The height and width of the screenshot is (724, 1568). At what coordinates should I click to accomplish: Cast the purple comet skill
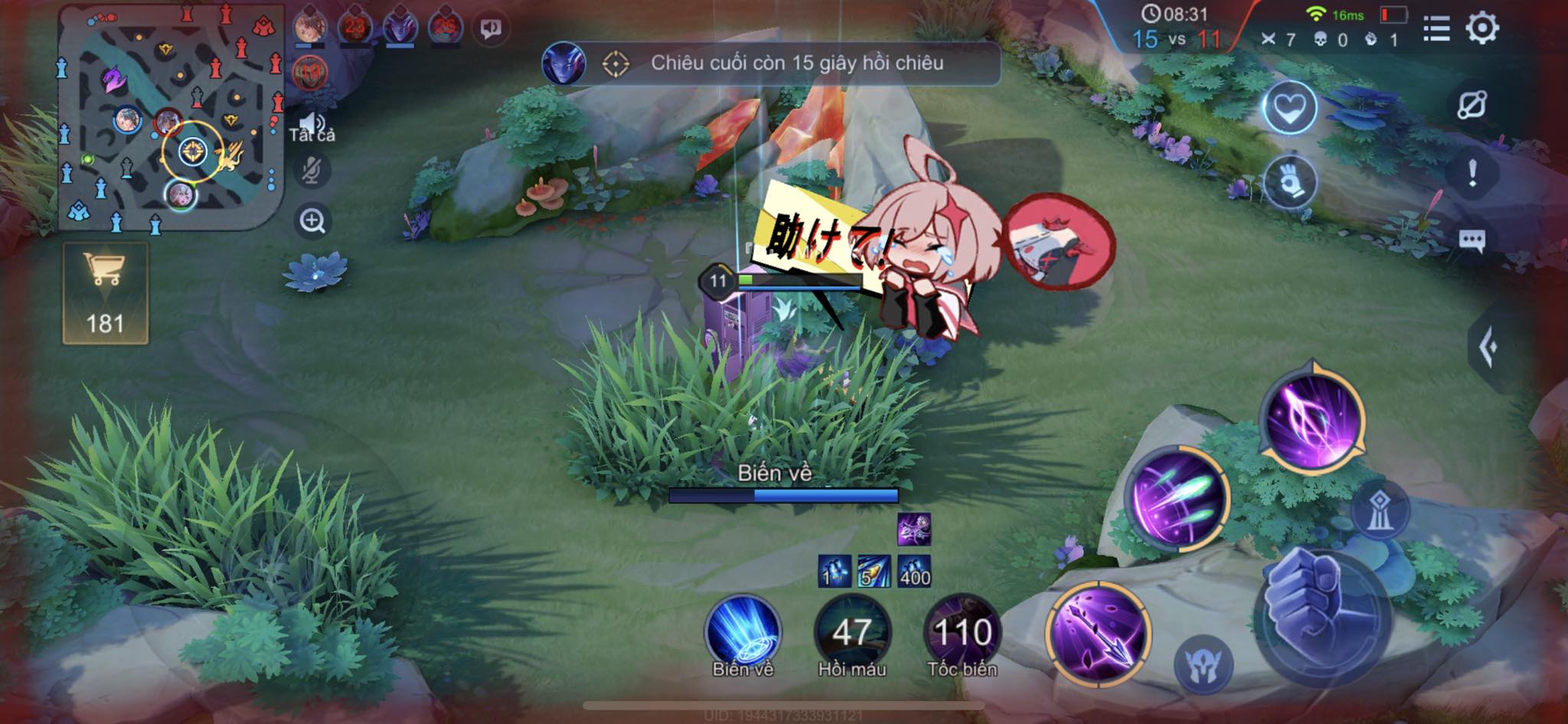[1179, 498]
